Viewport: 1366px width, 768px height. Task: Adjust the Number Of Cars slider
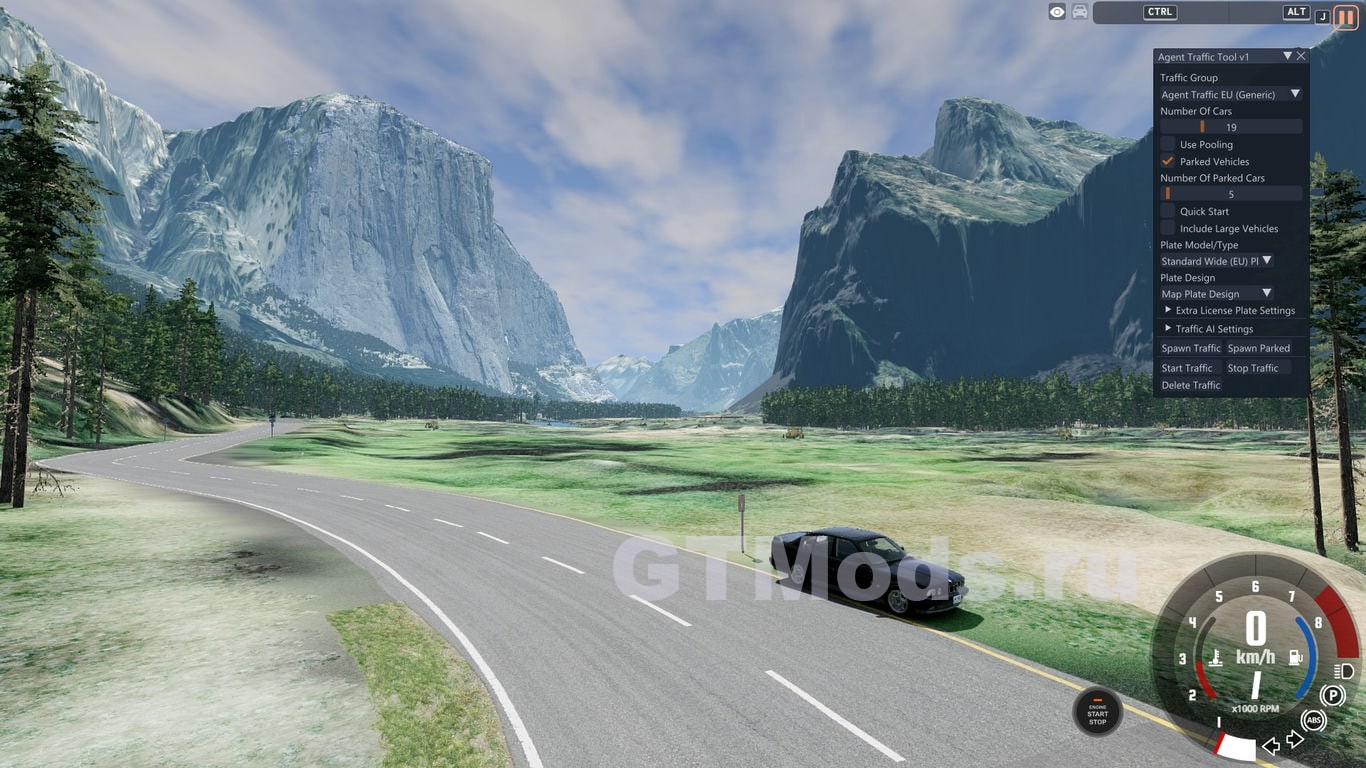pyautogui.click(x=1231, y=127)
